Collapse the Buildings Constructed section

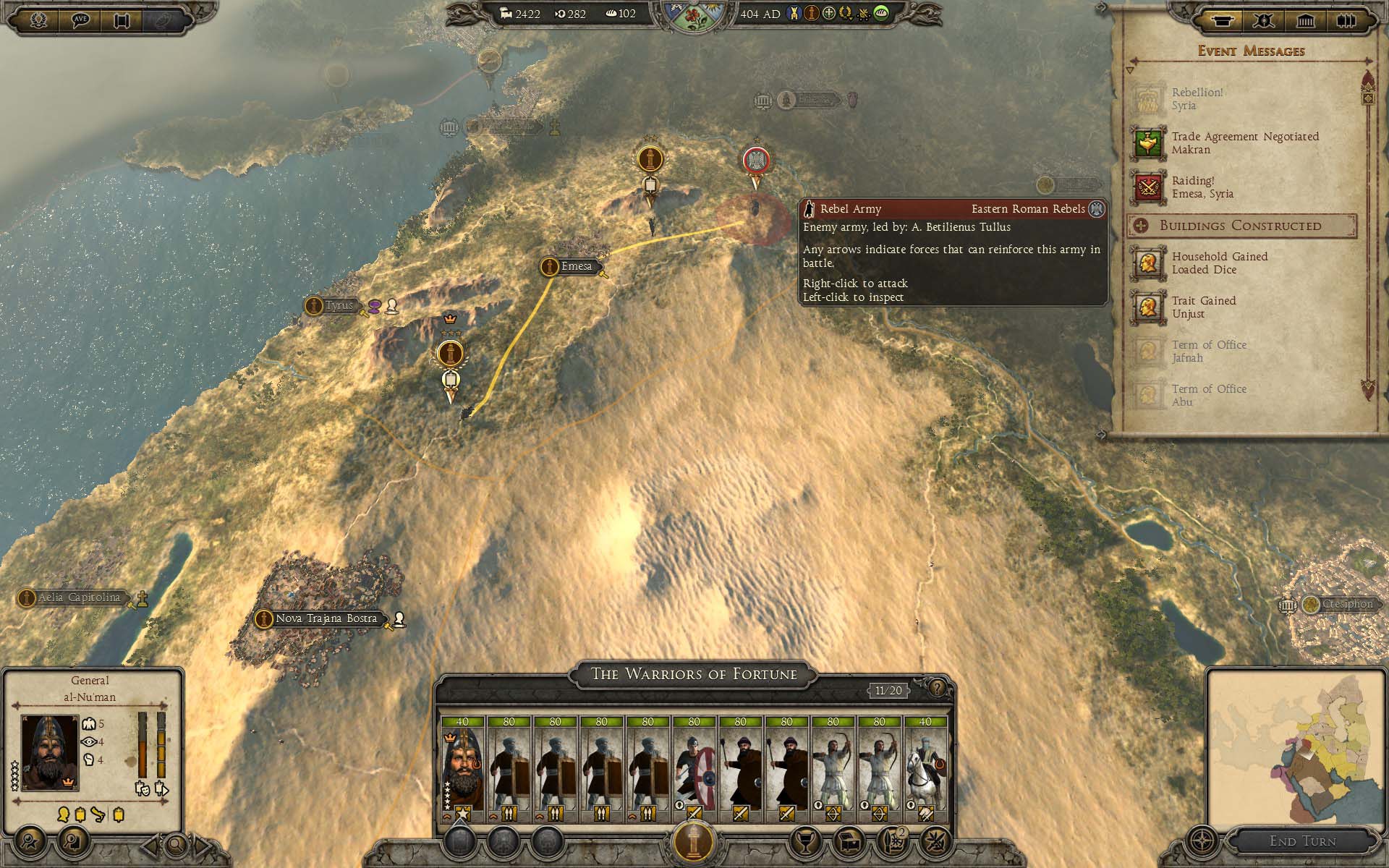click(x=1141, y=226)
